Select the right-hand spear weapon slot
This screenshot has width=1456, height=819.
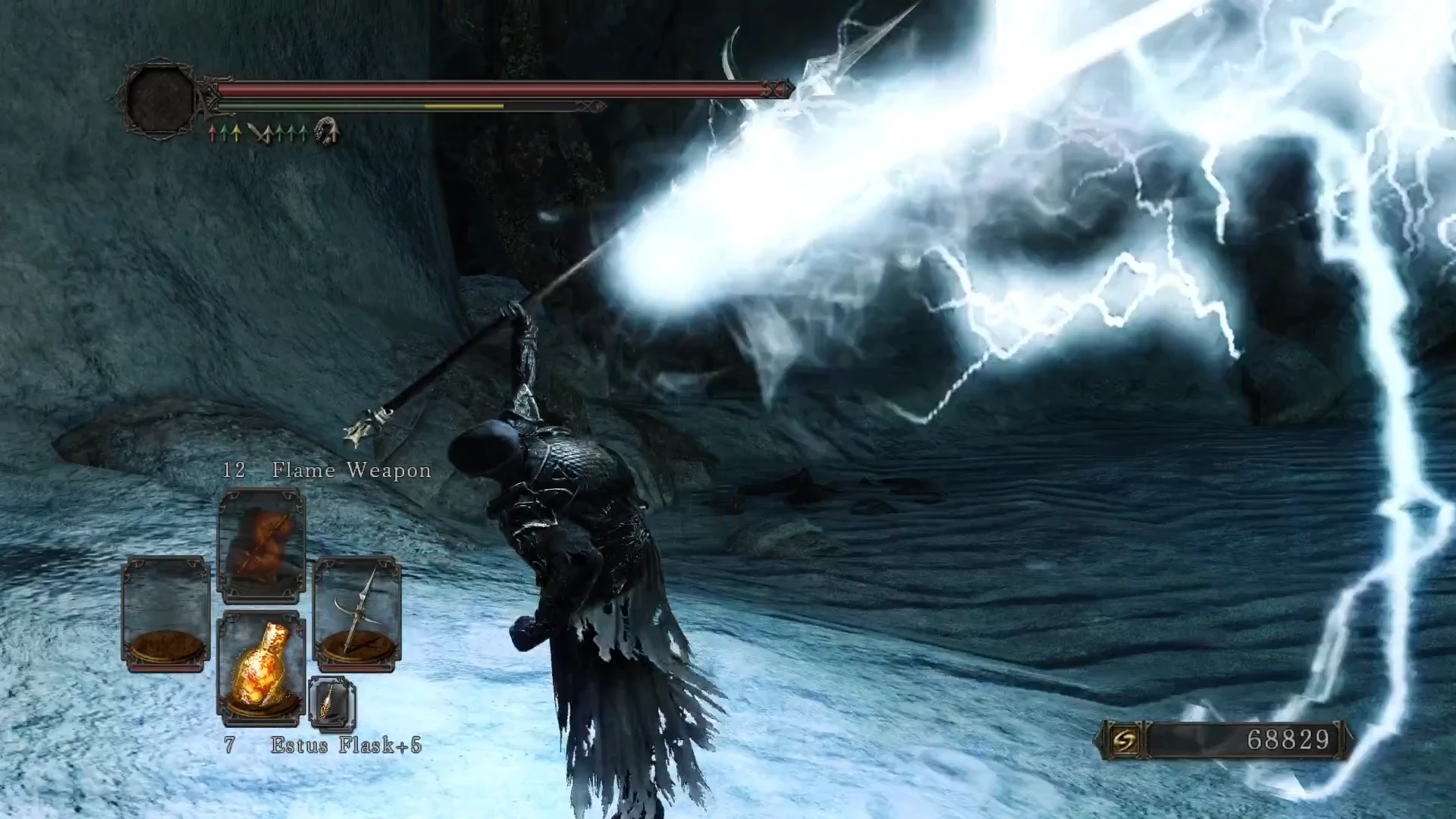coord(356,614)
